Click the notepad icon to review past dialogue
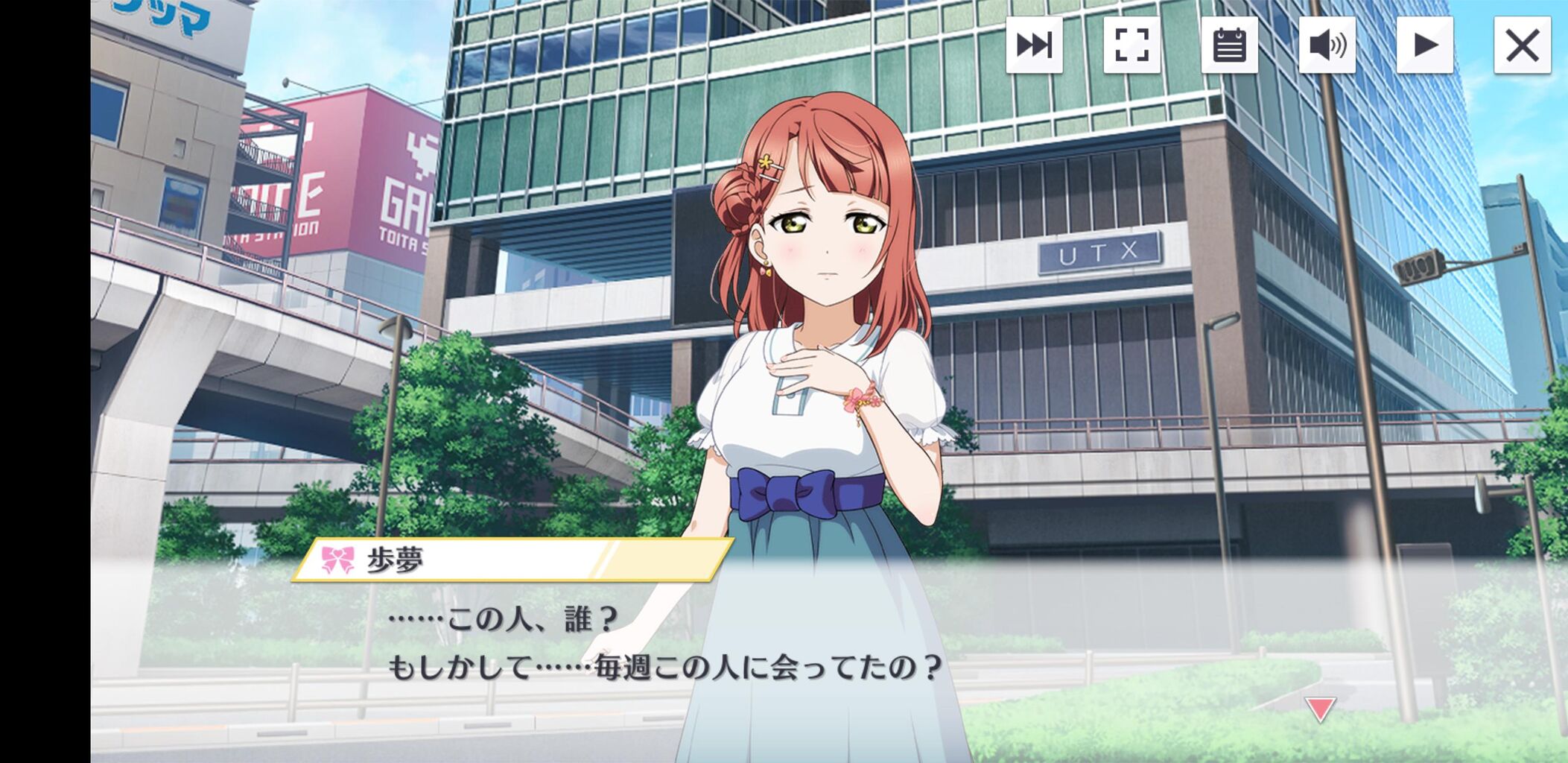1568x763 pixels. (1230, 46)
